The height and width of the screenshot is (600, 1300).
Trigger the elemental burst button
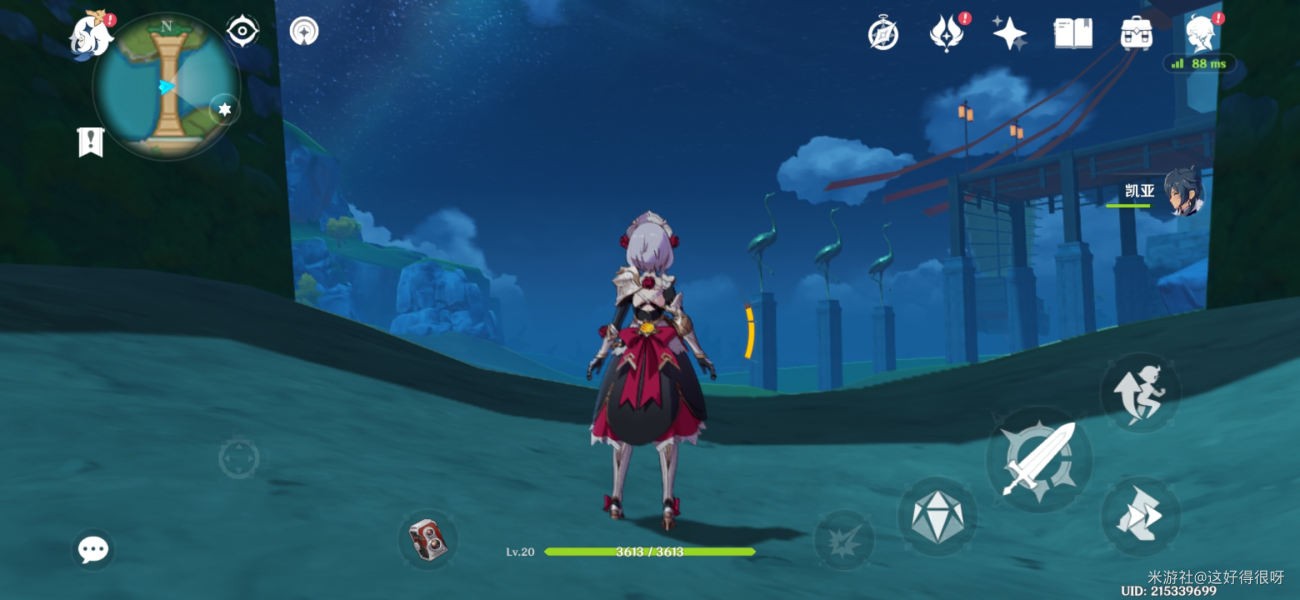click(x=843, y=540)
